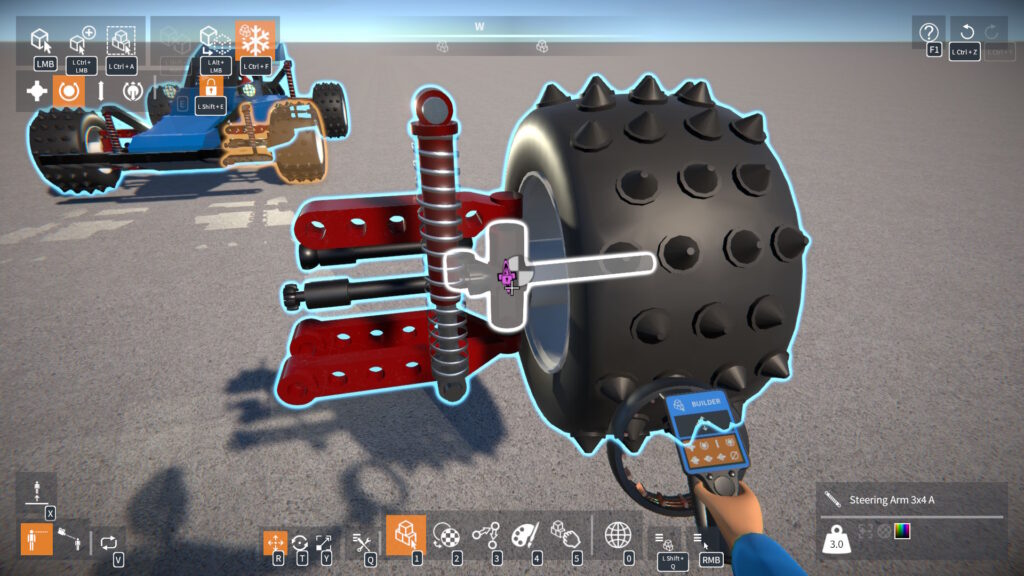1024x576 pixels.
Task: Switch to the rotate tool
Action: [x=300, y=543]
